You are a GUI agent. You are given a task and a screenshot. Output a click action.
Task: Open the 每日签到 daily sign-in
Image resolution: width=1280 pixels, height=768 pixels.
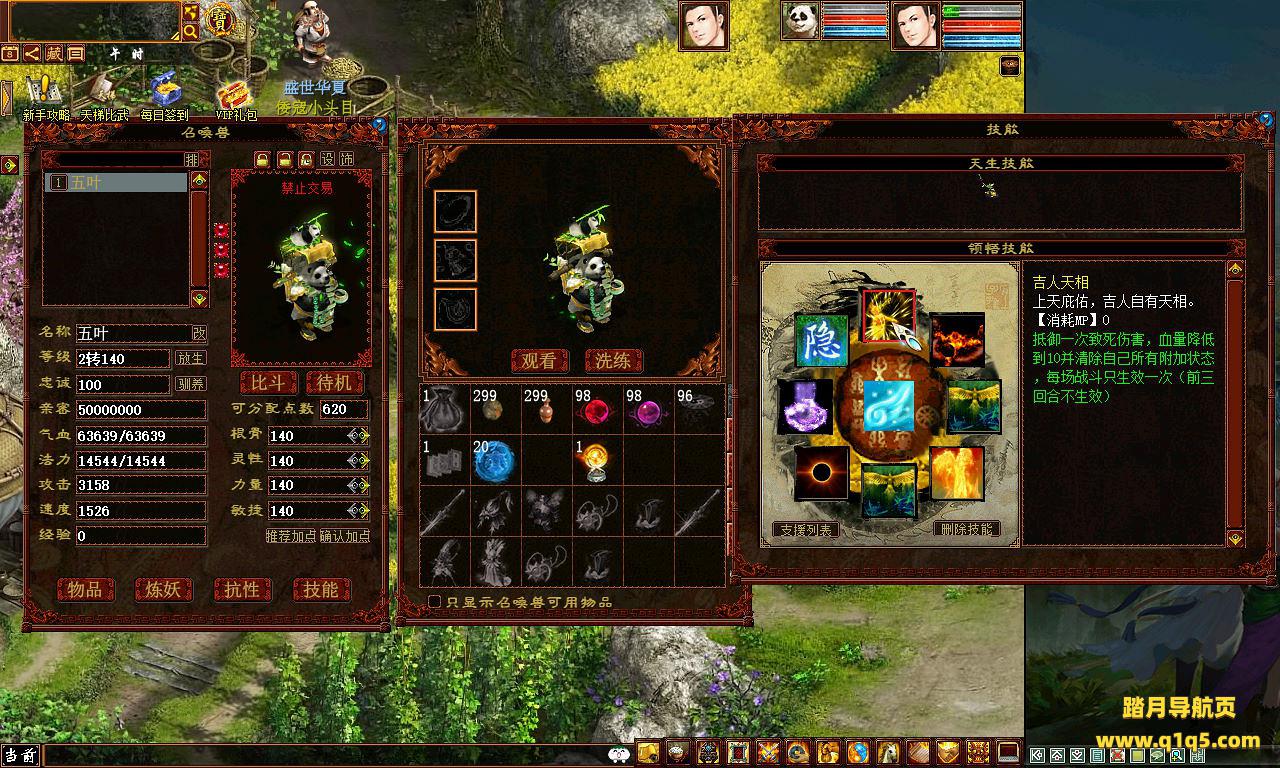click(x=164, y=98)
